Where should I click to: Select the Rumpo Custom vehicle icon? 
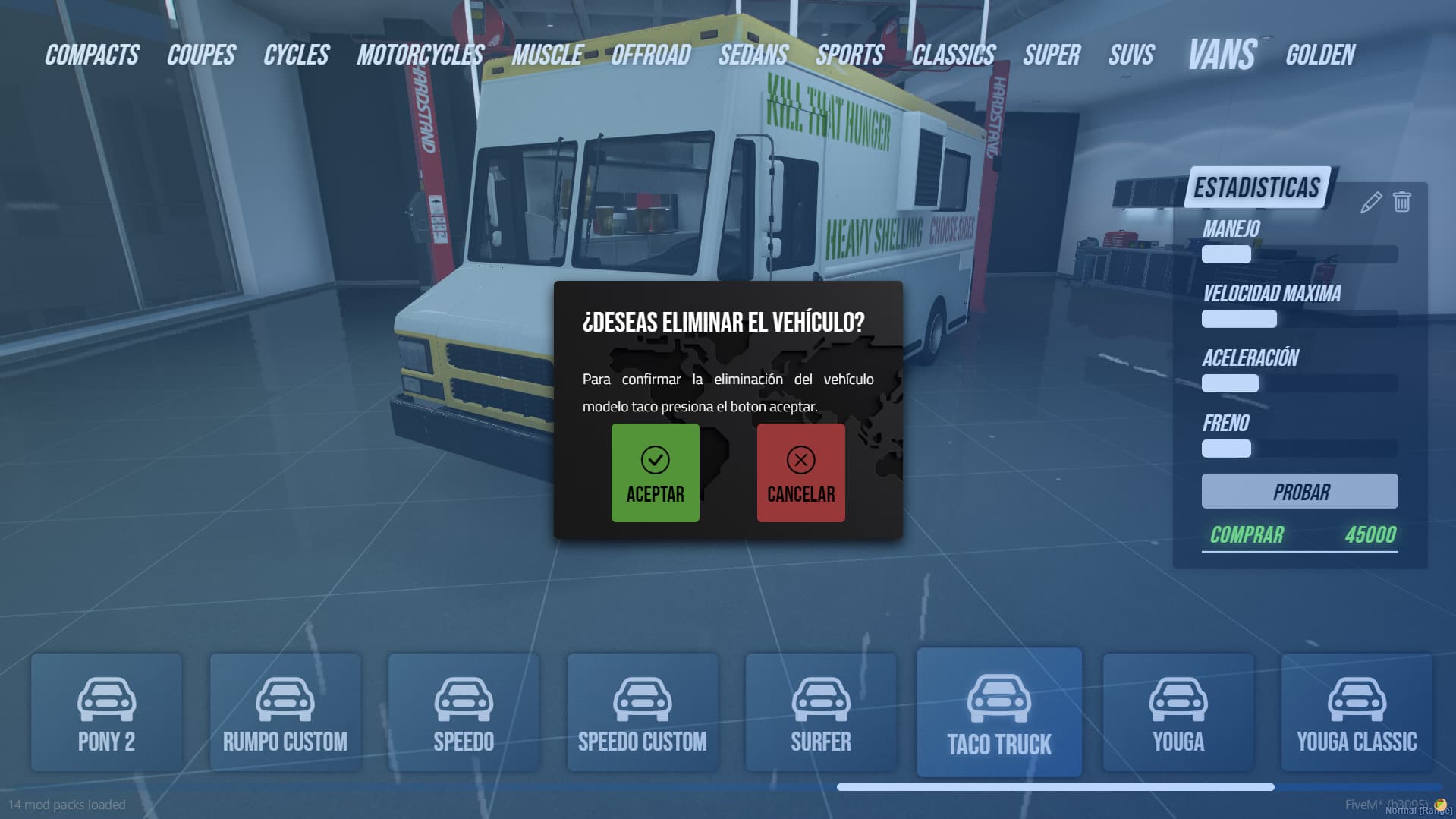[x=285, y=698]
